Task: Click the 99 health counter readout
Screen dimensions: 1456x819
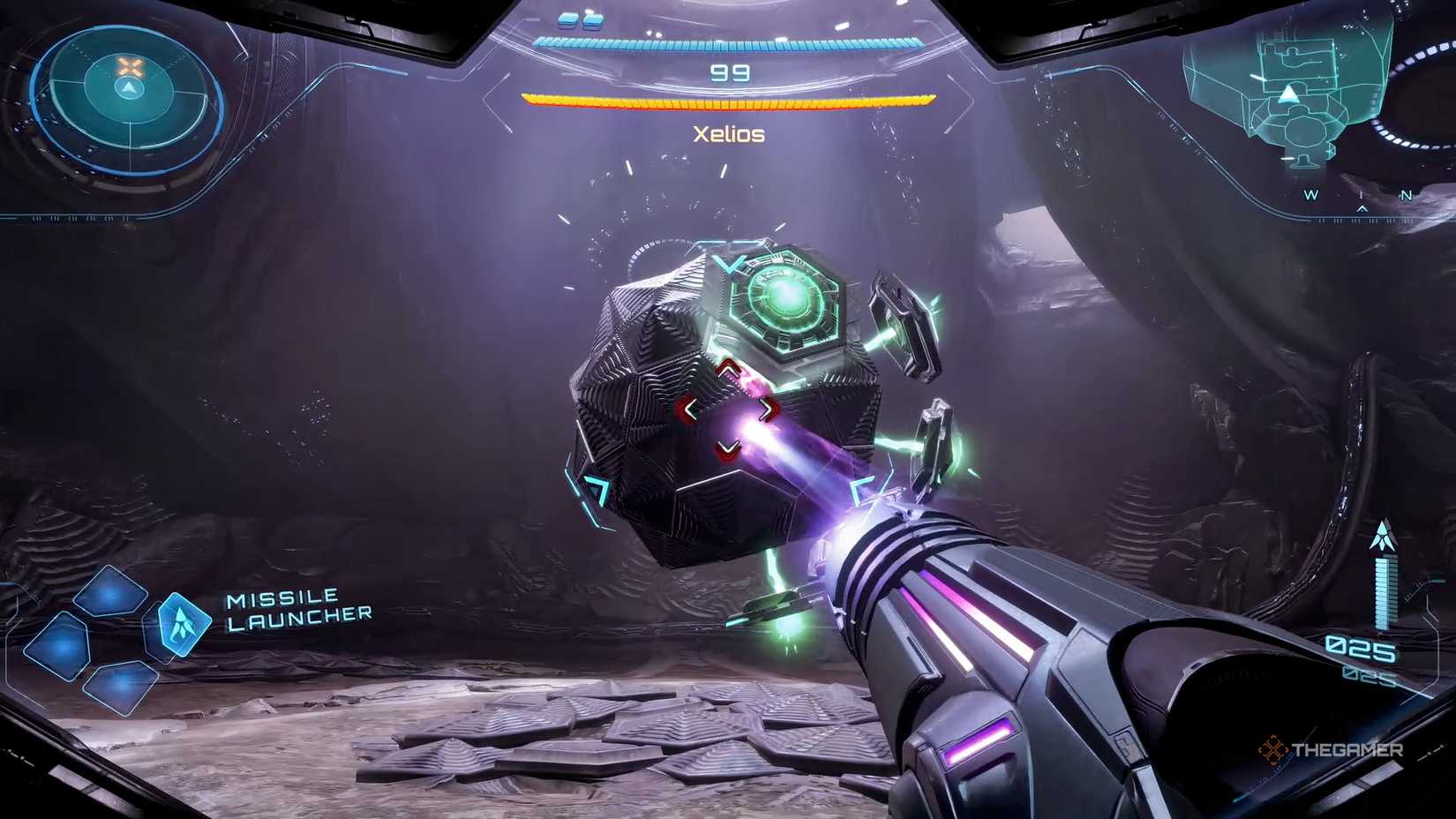Action: pos(729,72)
